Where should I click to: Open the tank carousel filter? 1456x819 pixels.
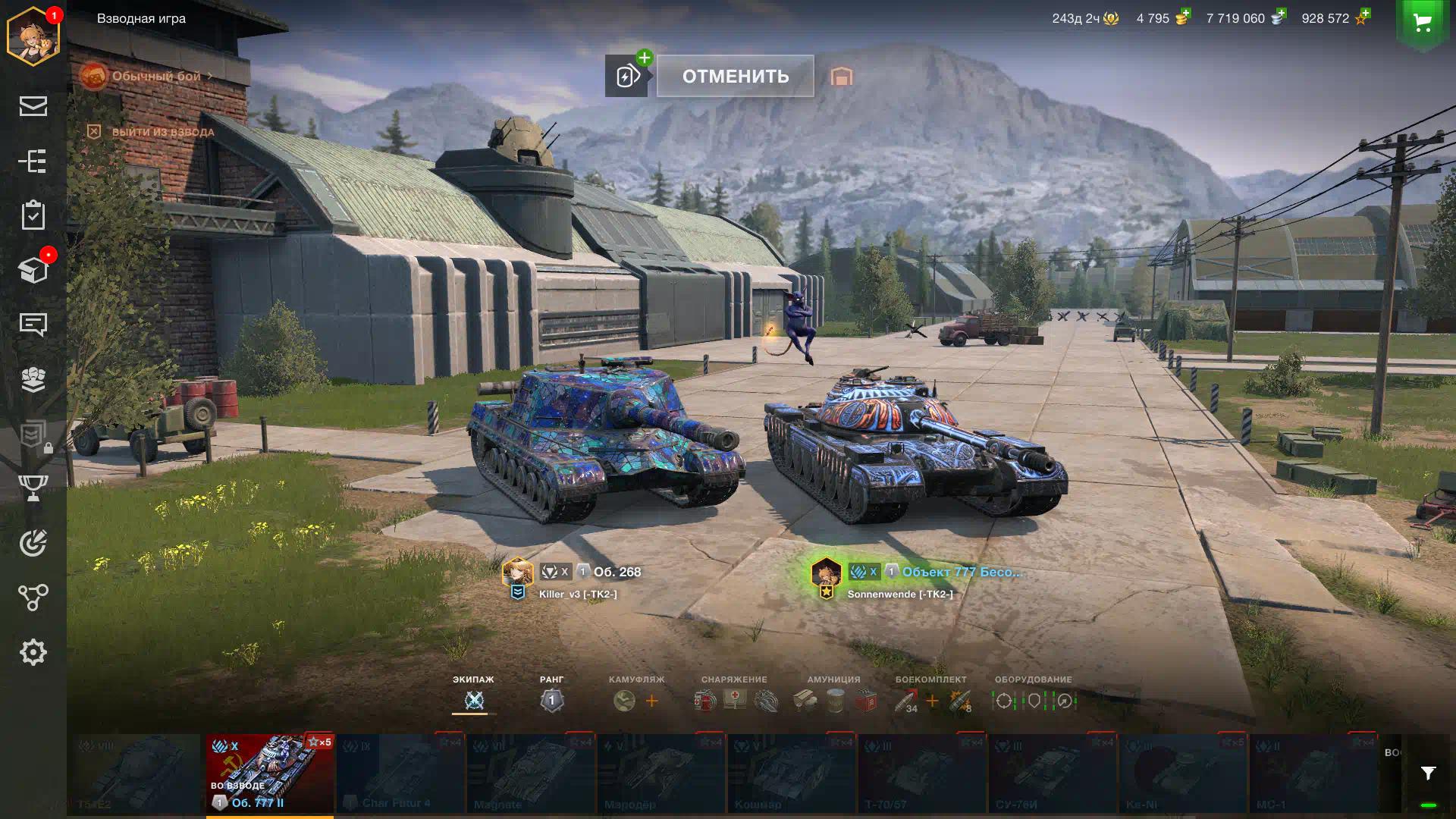pyautogui.click(x=1428, y=773)
